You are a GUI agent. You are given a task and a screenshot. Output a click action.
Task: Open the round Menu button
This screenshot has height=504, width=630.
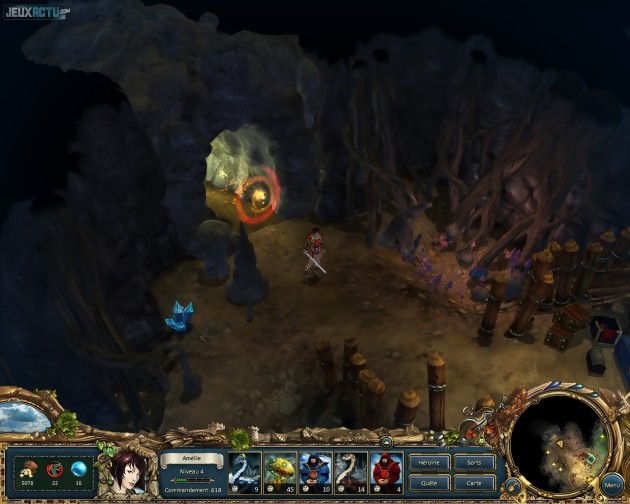point(612,485)
